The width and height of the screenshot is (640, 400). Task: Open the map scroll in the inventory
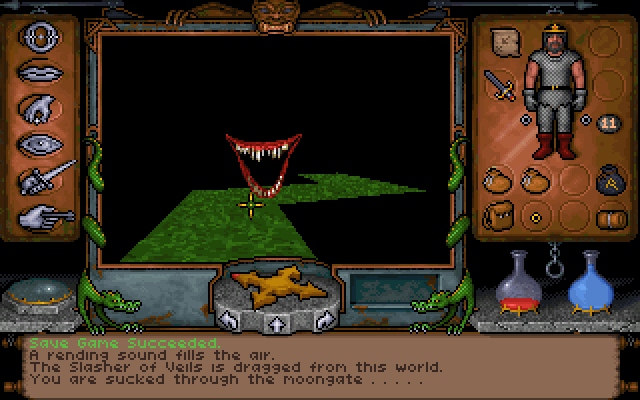coord(505,43)
